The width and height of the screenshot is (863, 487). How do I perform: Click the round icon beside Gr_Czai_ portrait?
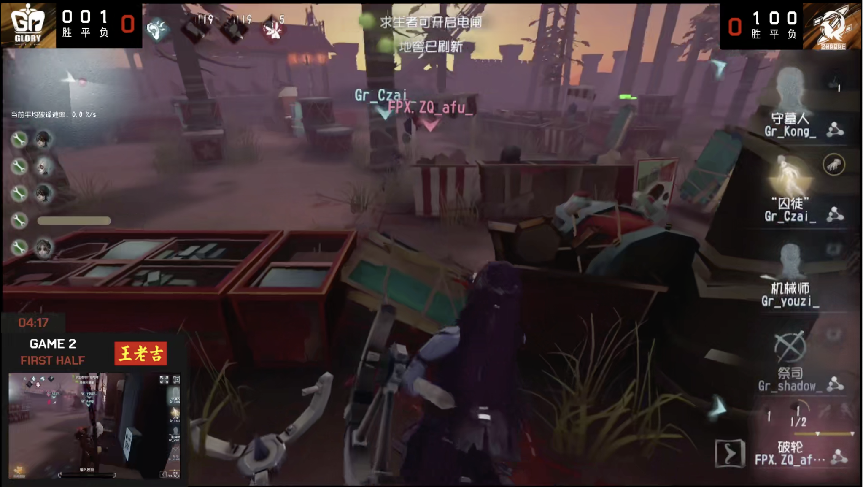(831, 165)
